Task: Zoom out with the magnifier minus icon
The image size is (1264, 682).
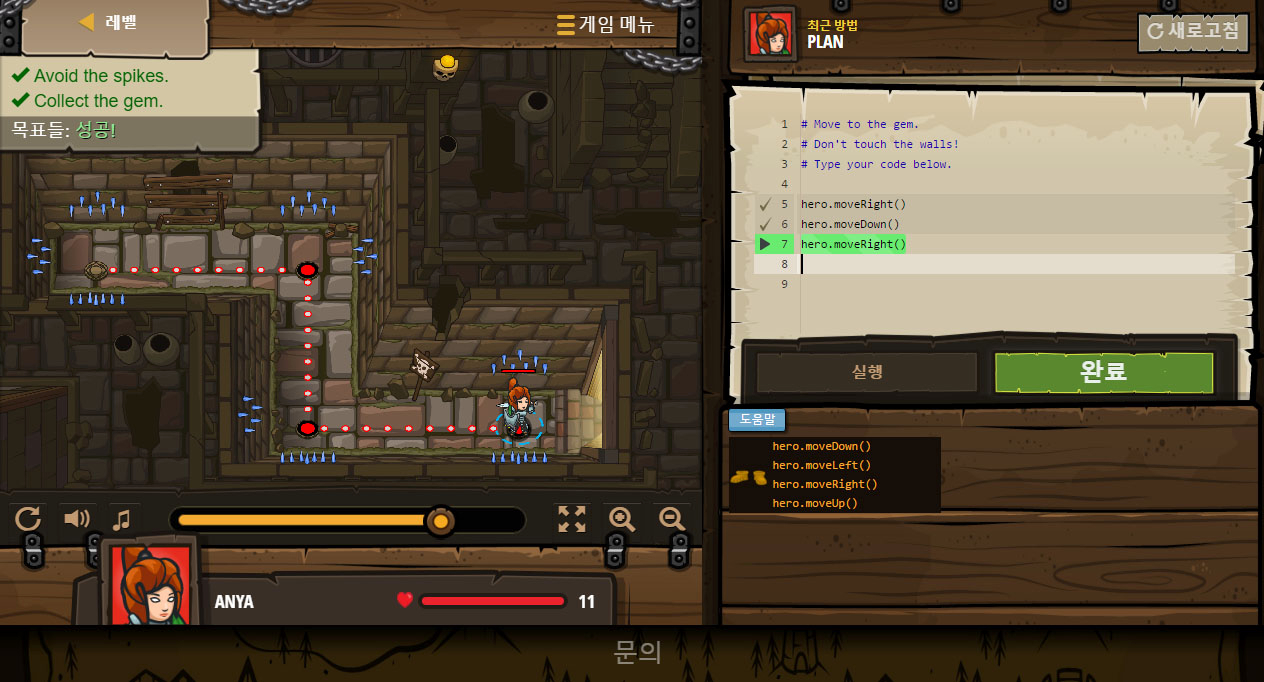Action: pos(672,518)
